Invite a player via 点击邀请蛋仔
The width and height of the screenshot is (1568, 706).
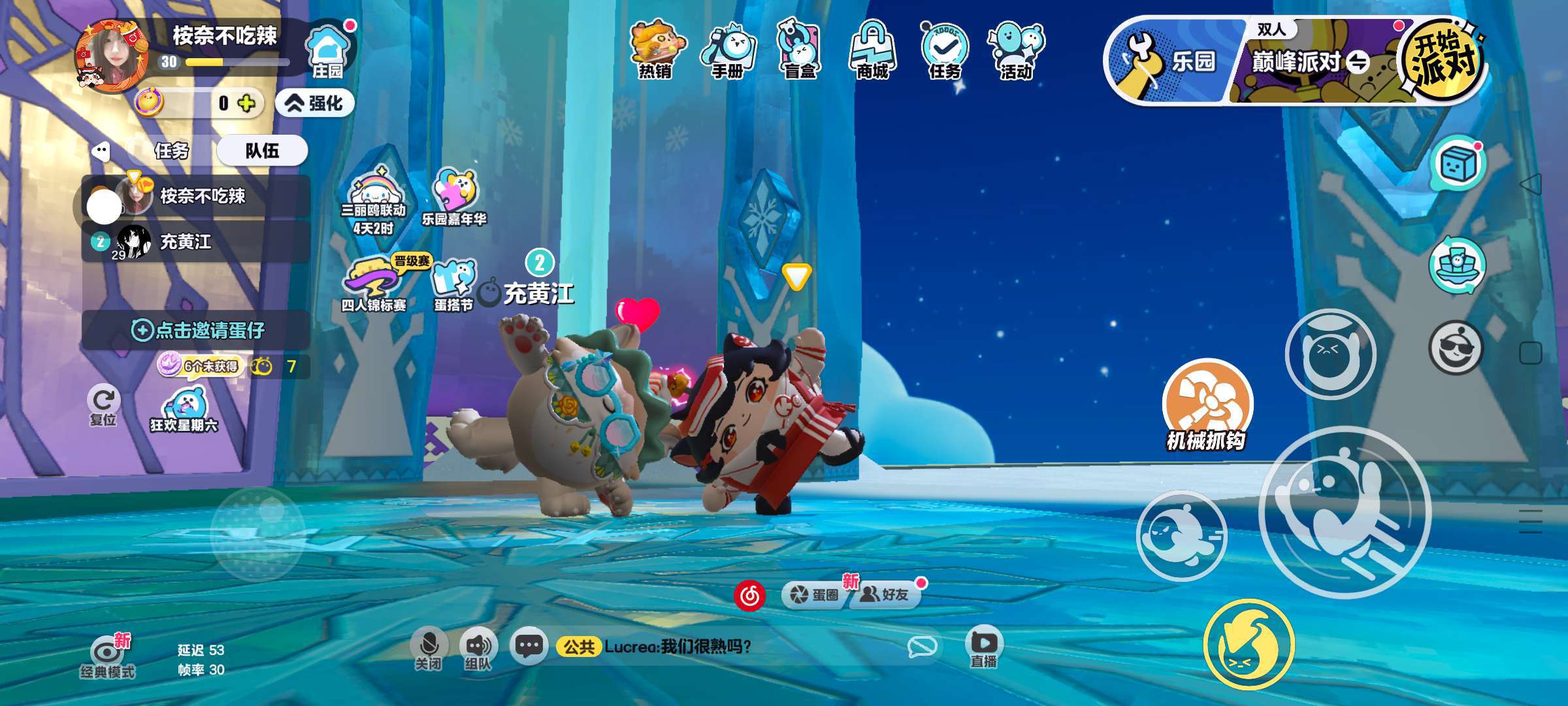[197, 330]
